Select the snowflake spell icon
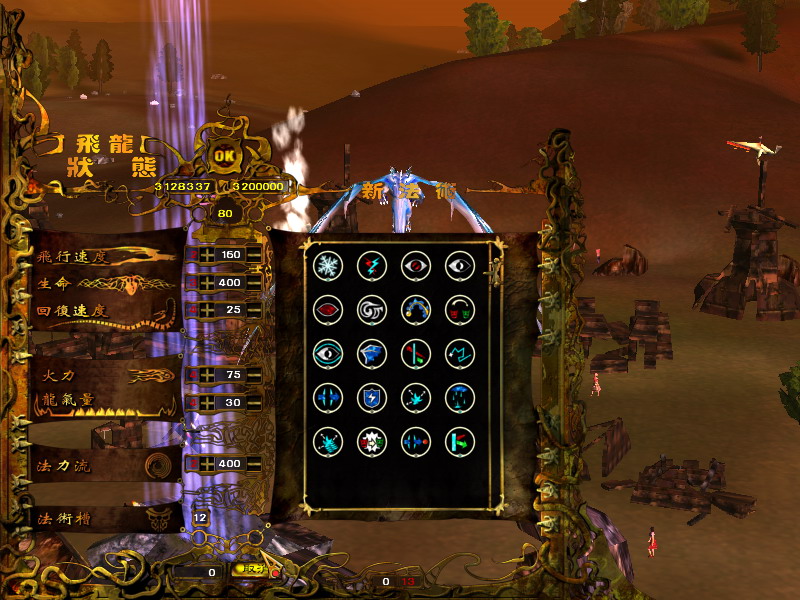Screen dimensions: 800x600 tap(327, 265)
